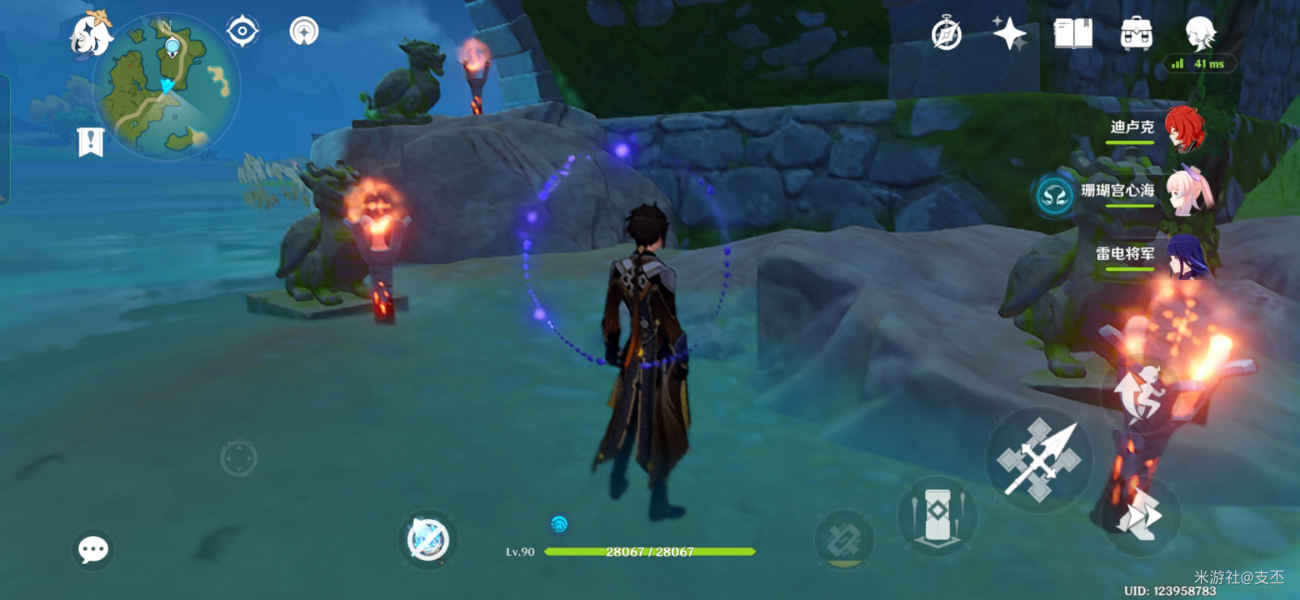Open the map from the minimap

[x=166, y=85]
